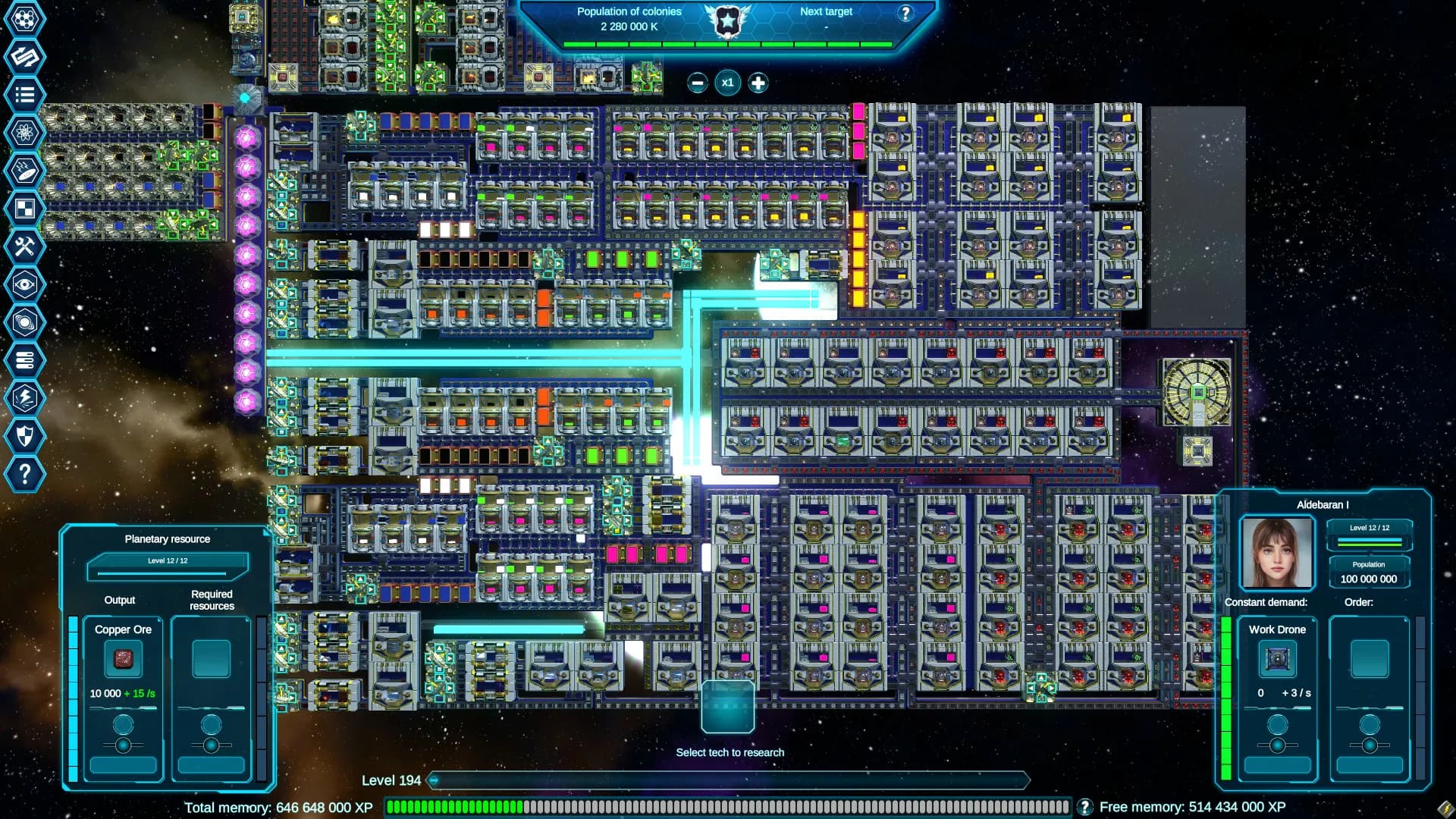Click the x1 speed selector at the top

[727, 83]
